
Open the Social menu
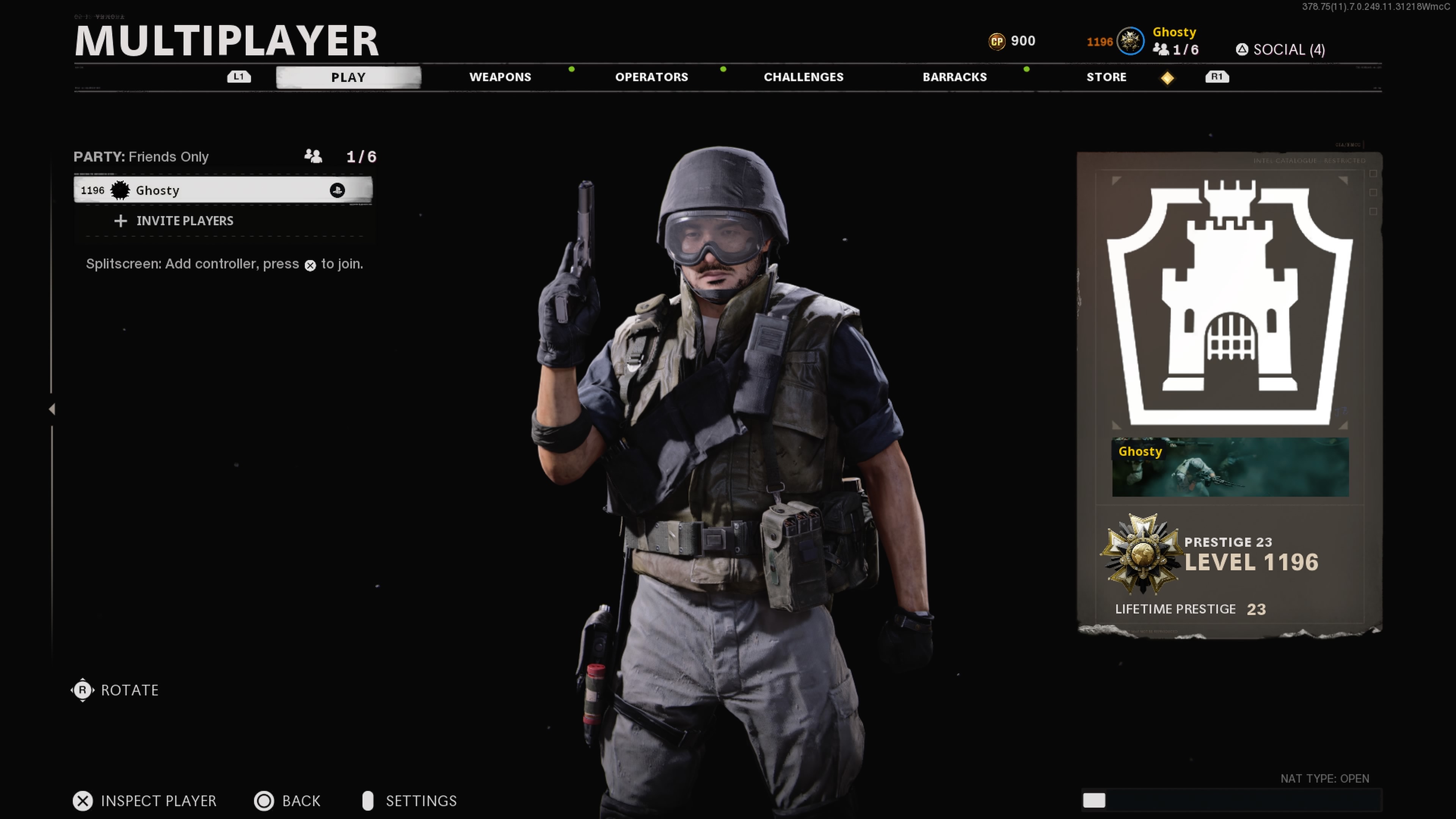[x=1280, y=50]
